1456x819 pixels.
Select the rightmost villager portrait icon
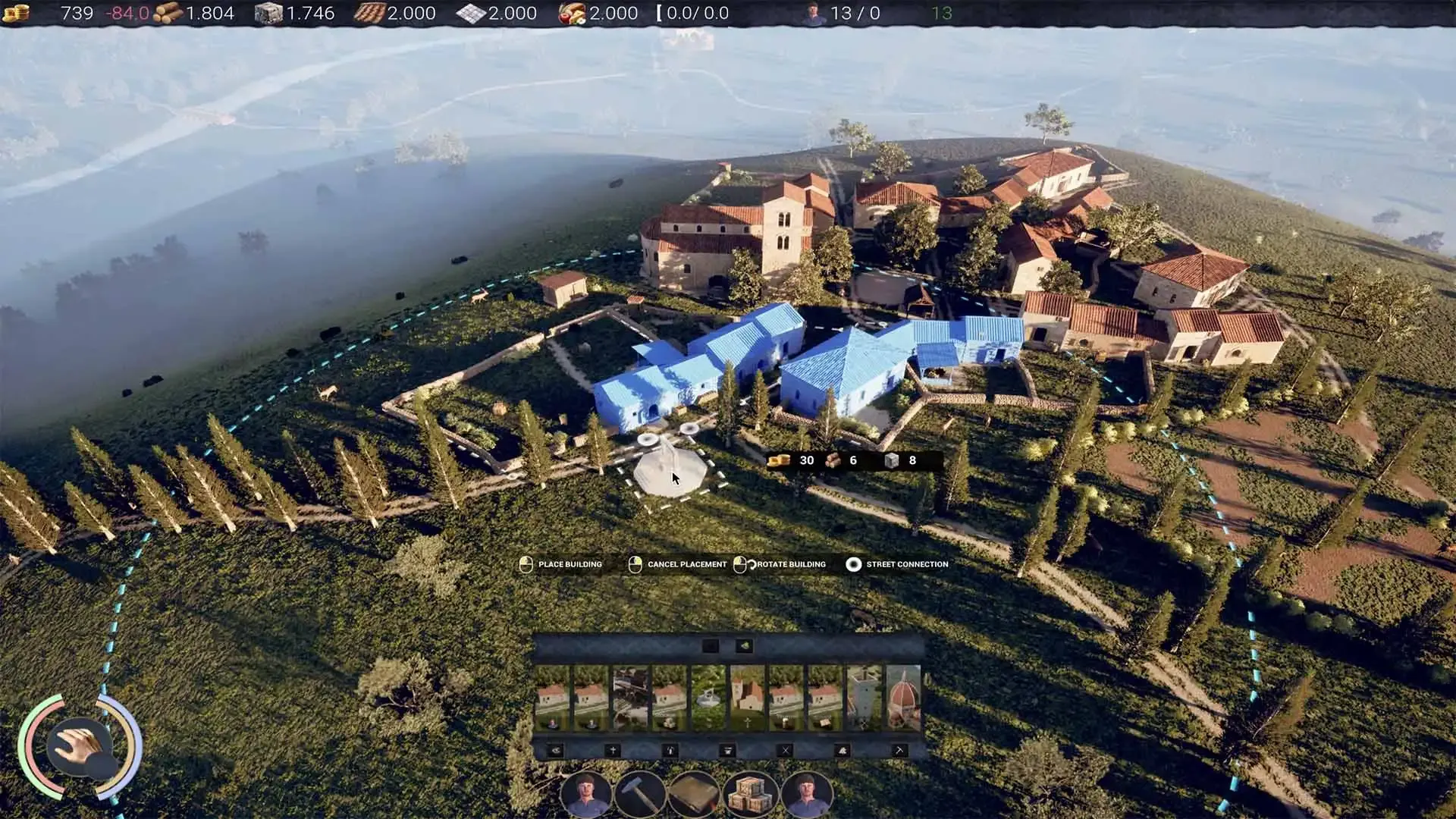(809, 795)
